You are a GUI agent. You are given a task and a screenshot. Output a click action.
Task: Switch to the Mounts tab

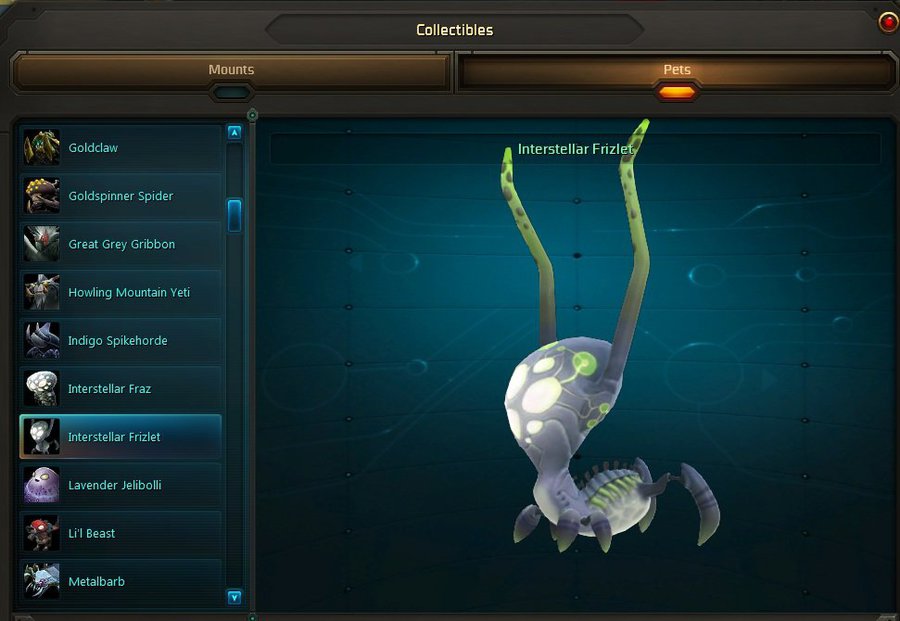coord(231,71)
